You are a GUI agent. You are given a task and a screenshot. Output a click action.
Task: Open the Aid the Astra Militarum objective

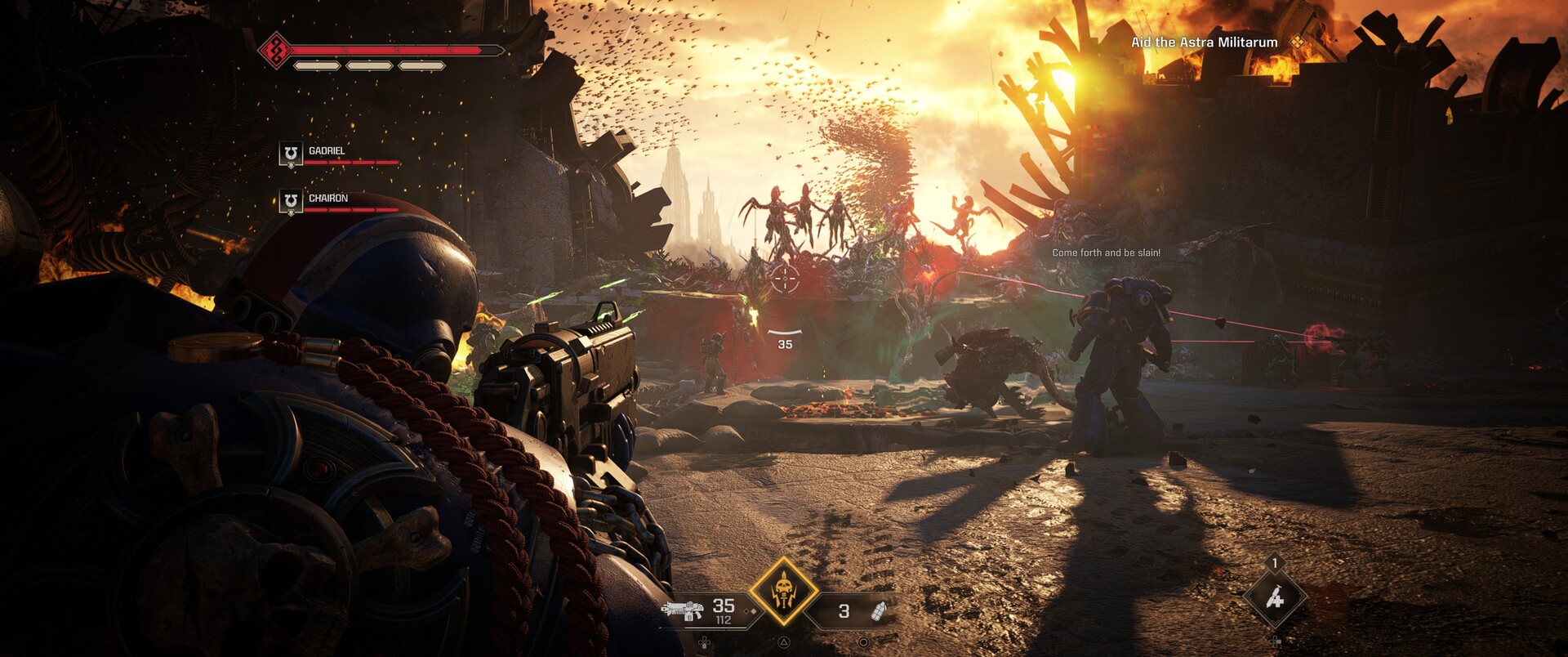(1204, 42)
